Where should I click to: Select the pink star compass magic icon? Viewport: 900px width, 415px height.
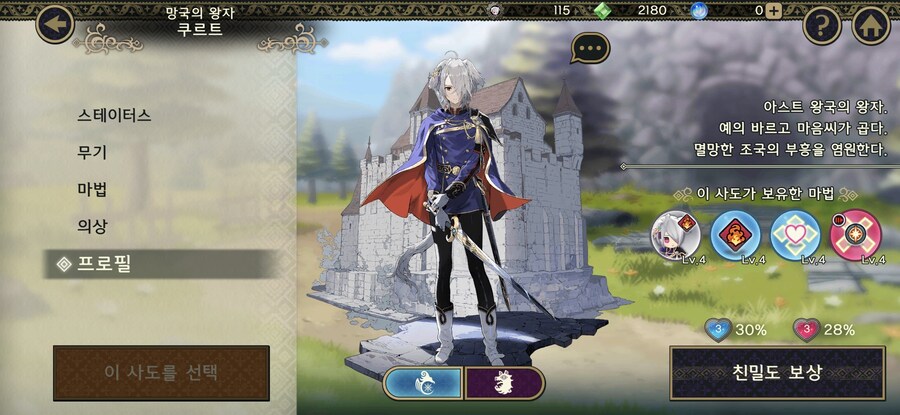(x=855, y=235)
